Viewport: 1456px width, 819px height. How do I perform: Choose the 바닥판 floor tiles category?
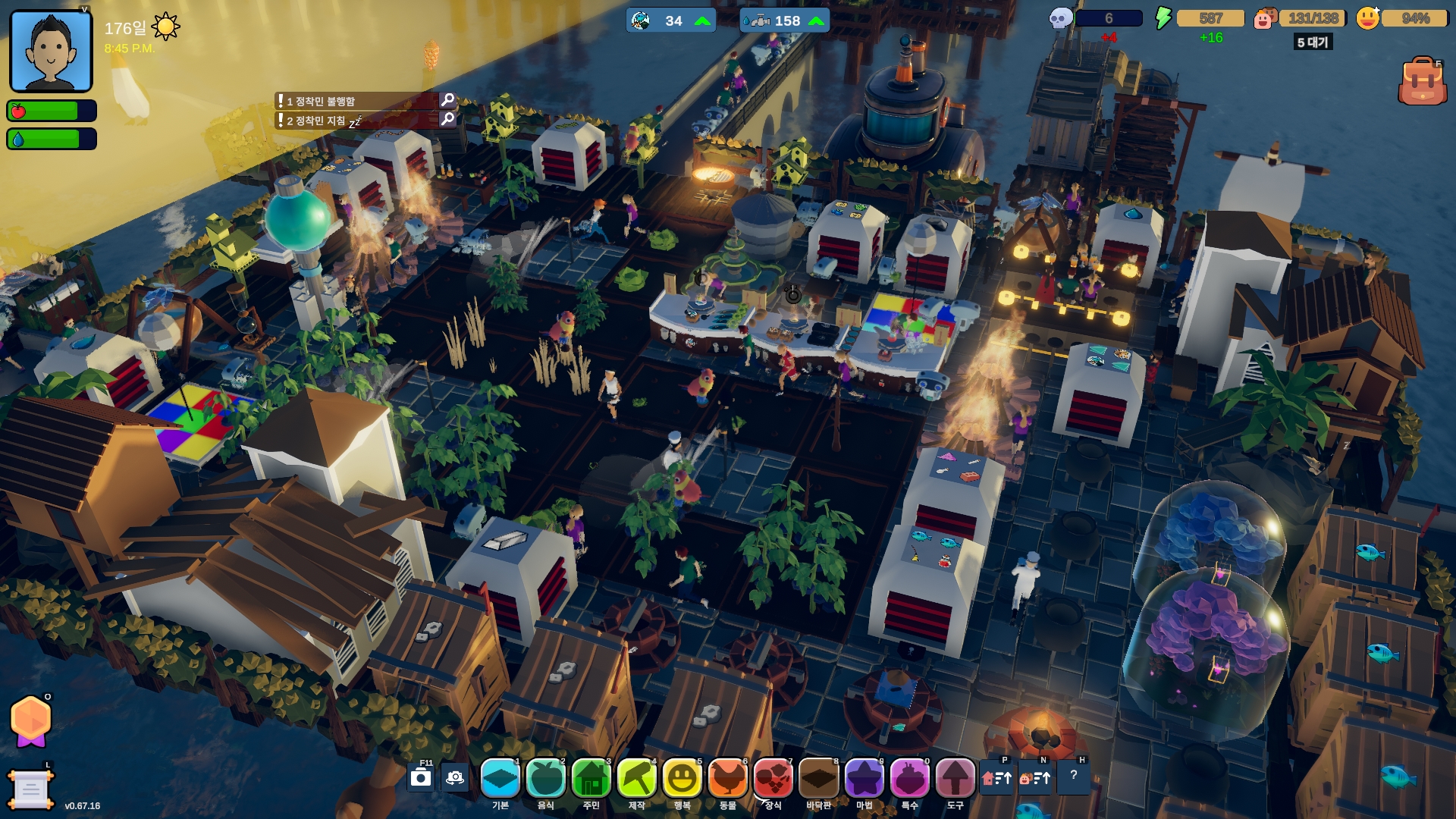pos(819,779)
